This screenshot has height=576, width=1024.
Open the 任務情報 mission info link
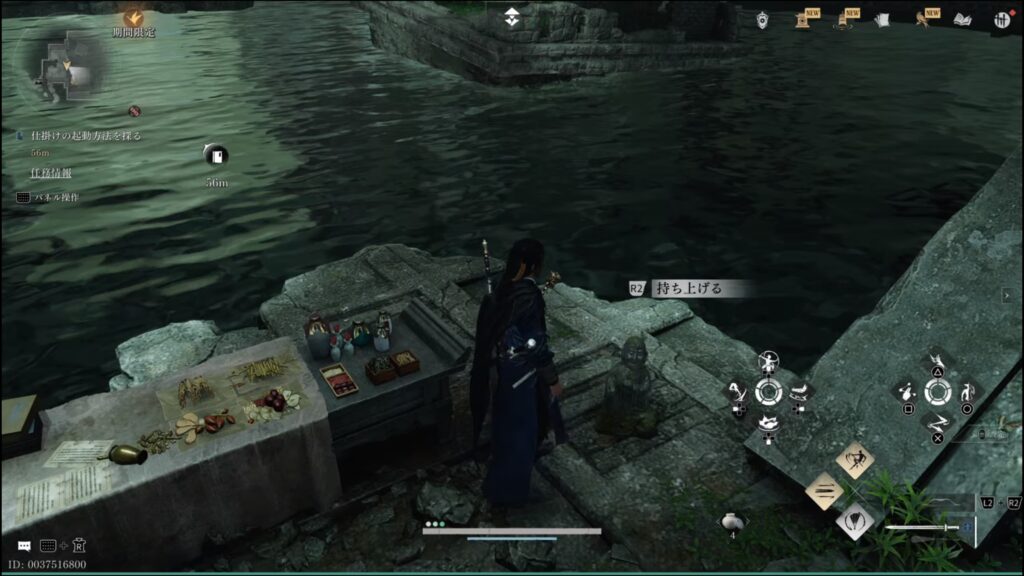[x=51, y=173]
